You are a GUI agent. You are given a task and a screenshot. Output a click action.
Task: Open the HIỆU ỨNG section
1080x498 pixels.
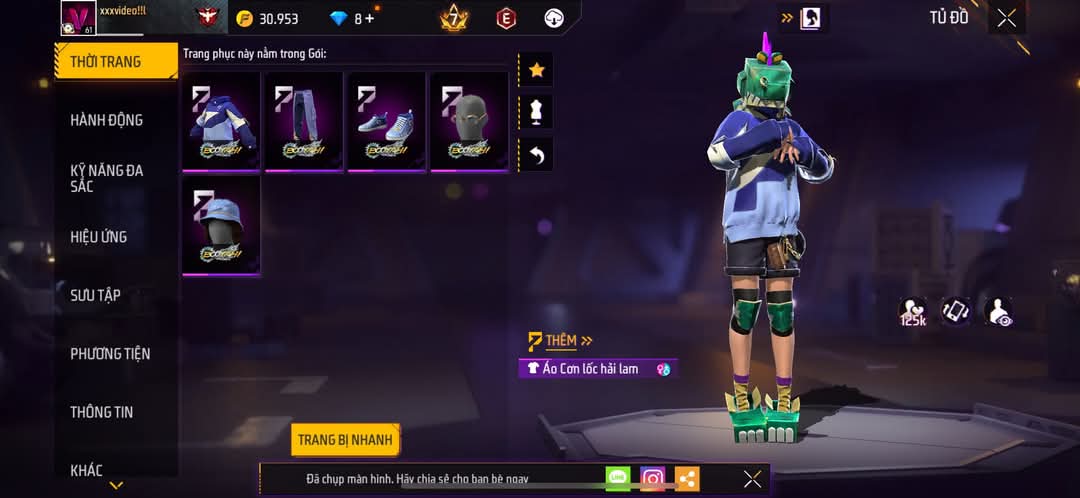pos(98,237)
